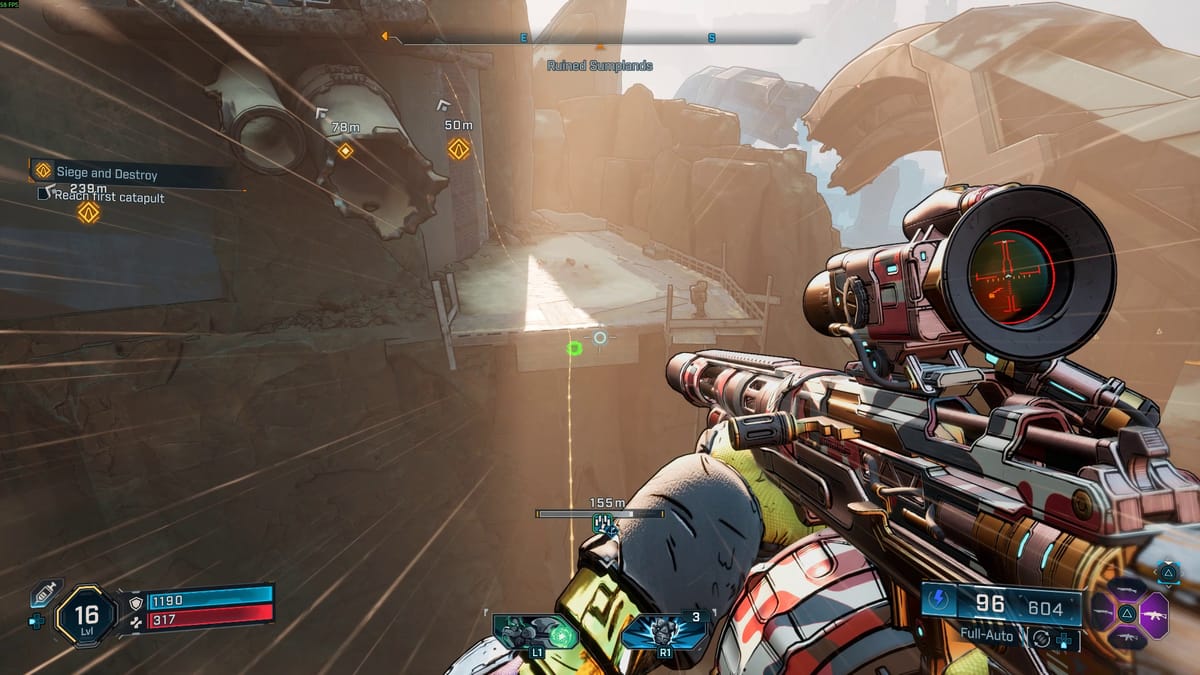Switch to the bottom weapon wheel slot
The image size is (1200, 675).
[x=1128, y=637]
